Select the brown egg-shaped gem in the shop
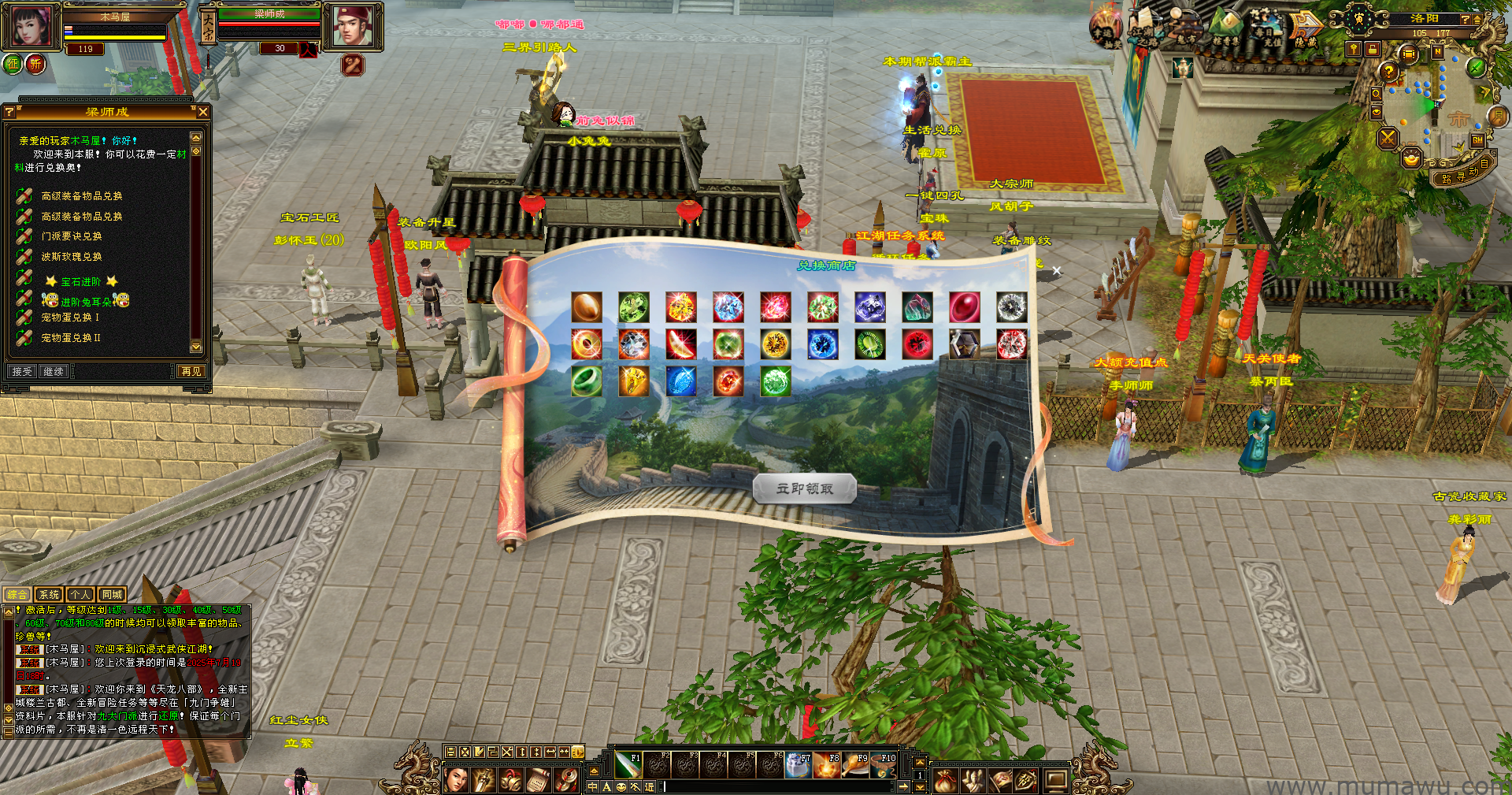The height and width of the screenshot is (795, 1512). coord(587,307)
